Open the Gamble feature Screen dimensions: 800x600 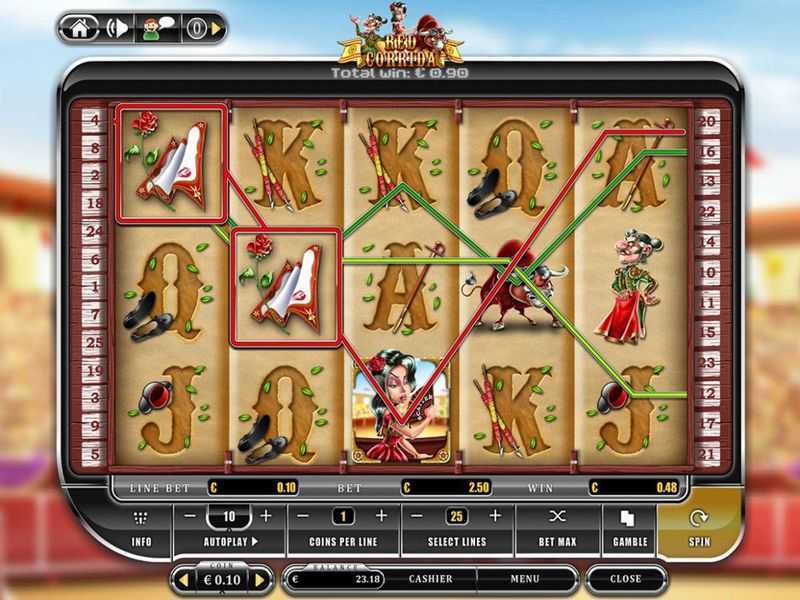(628, 529)
